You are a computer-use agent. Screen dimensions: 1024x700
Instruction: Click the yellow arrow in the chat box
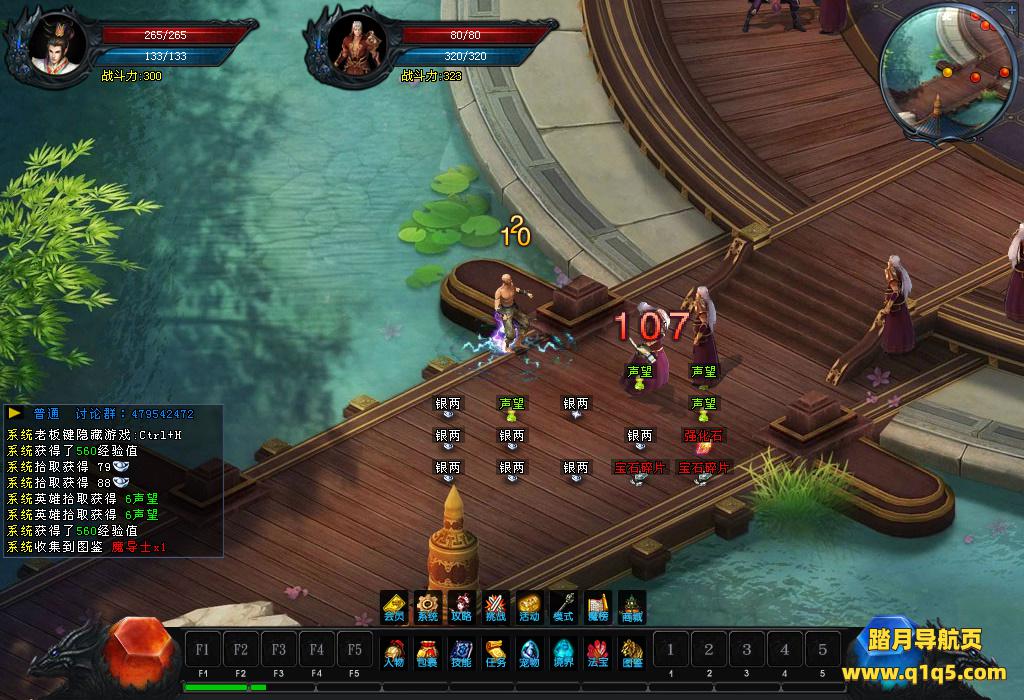click(15, 413)
